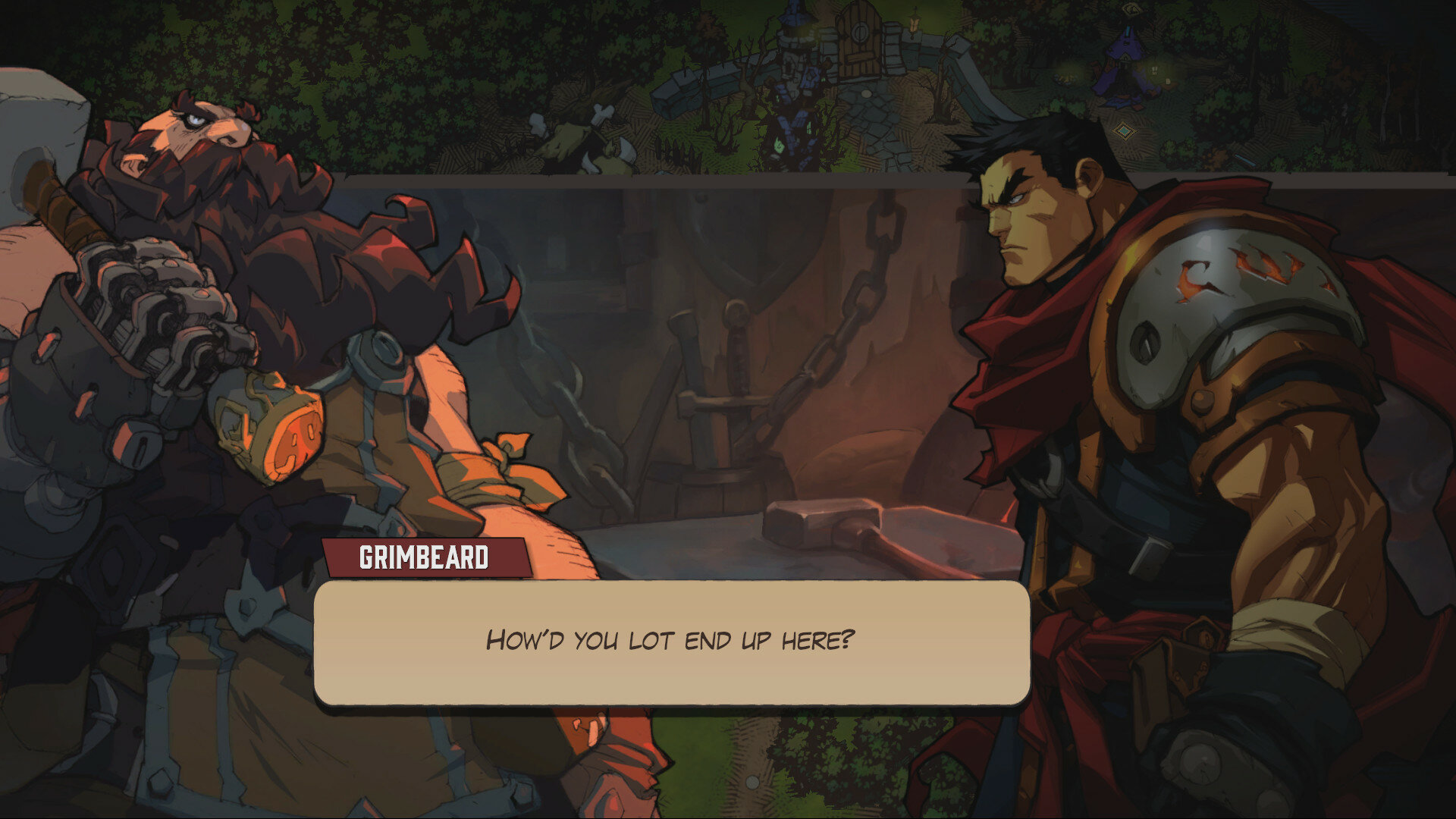Advance Grimbeard's dialogue by clicking the text box
This screenshot has height=819, width=1456.
pos(672,642)
